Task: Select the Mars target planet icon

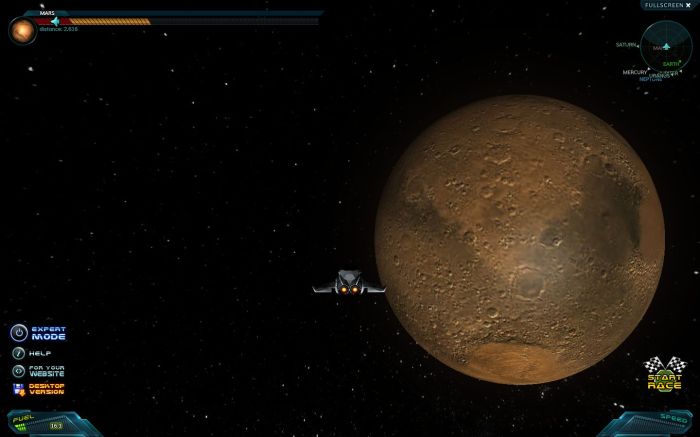Action: [x=22, y=31]
